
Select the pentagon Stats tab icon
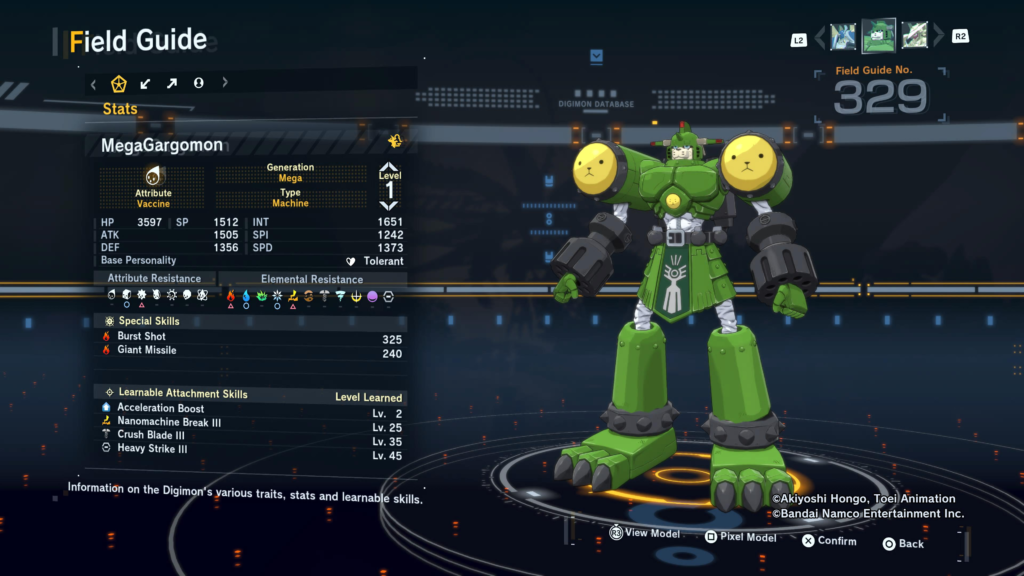click(119, 83)
